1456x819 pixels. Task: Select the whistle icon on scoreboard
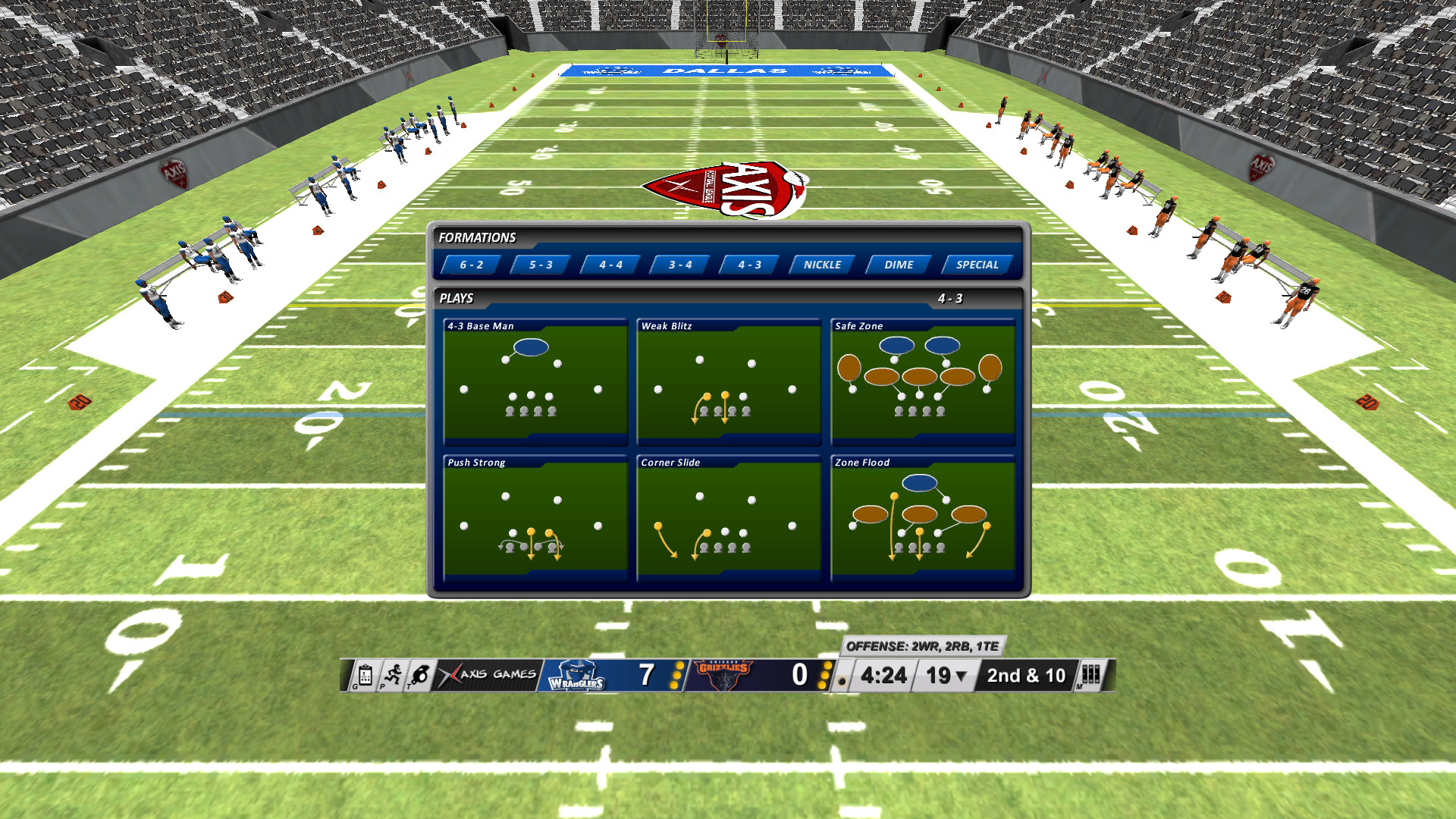(420, 675)
